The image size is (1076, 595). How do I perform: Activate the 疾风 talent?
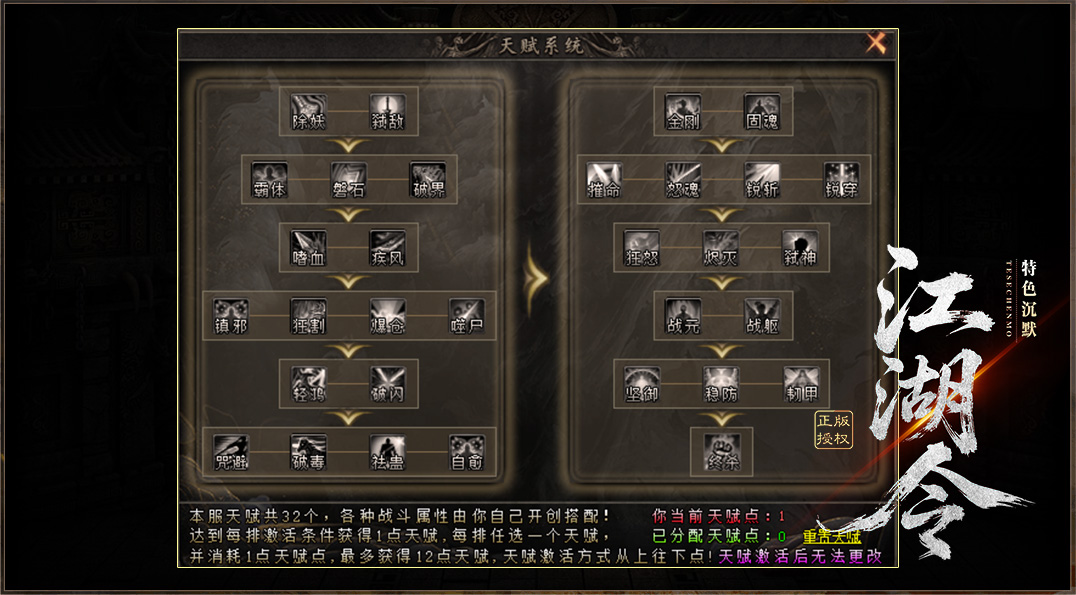point(388,243)
